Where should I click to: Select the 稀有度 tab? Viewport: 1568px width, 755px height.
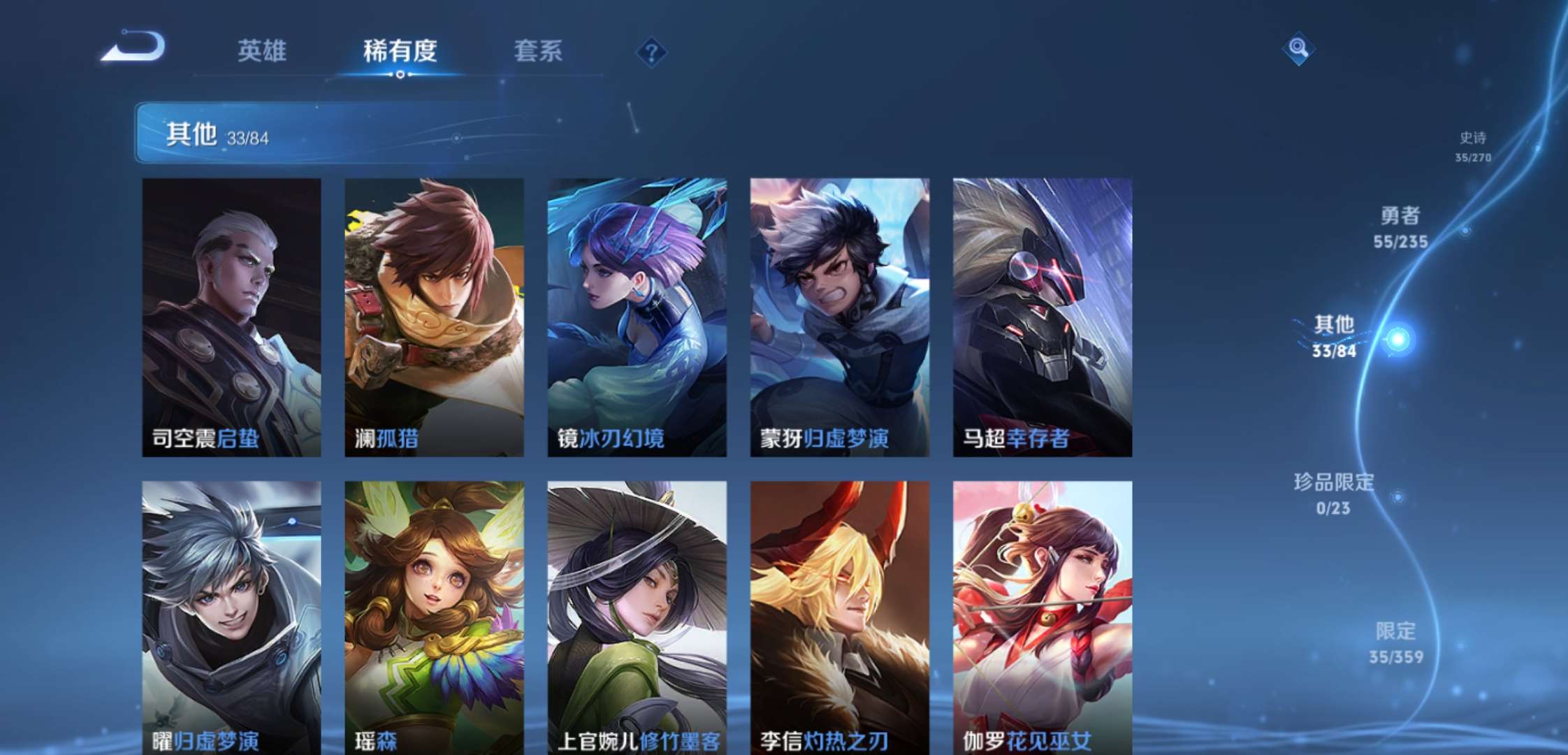click(x=400, y=50)
